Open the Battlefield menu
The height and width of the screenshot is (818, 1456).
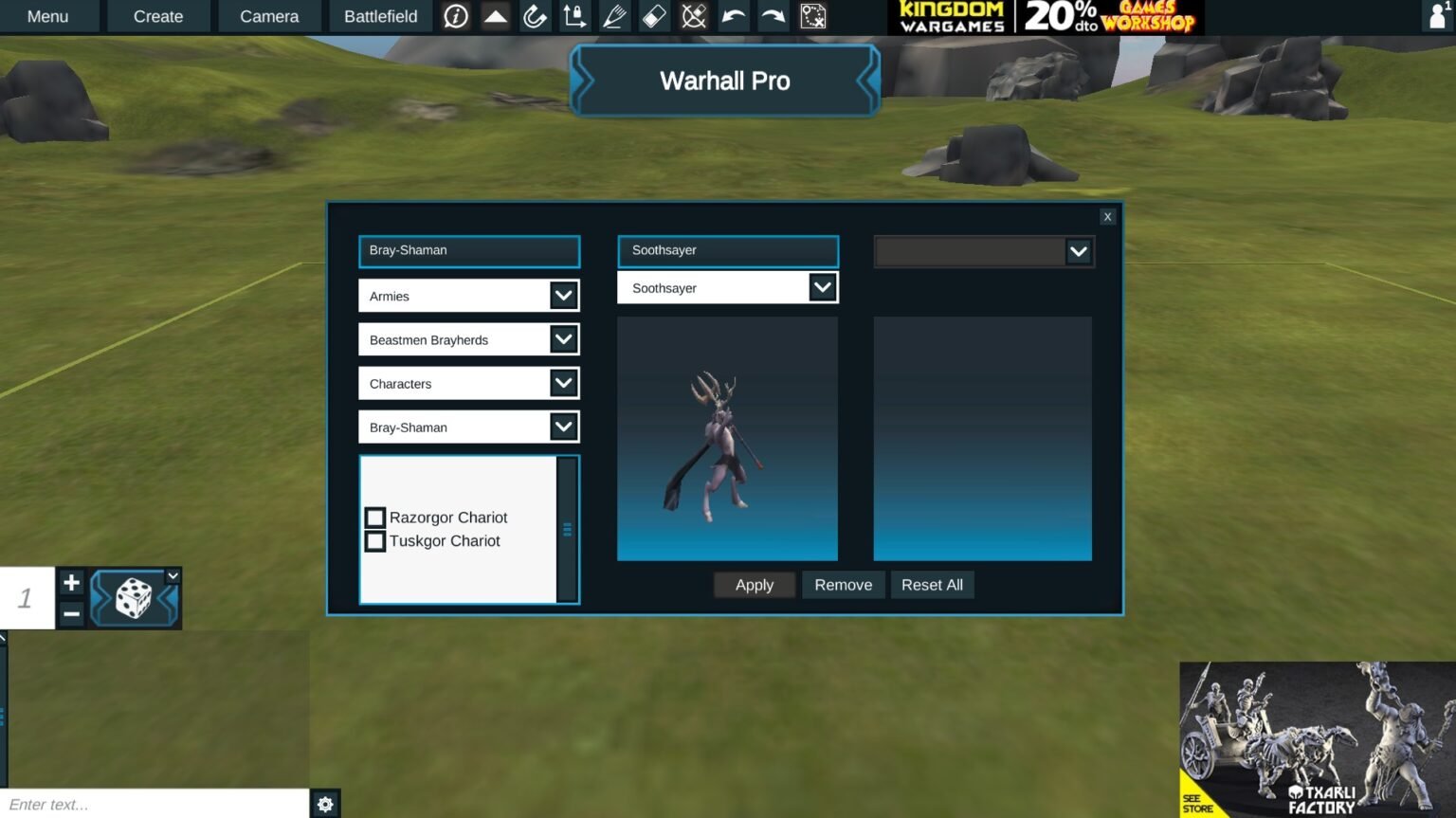pyautogui.click(x=380, y=16)
